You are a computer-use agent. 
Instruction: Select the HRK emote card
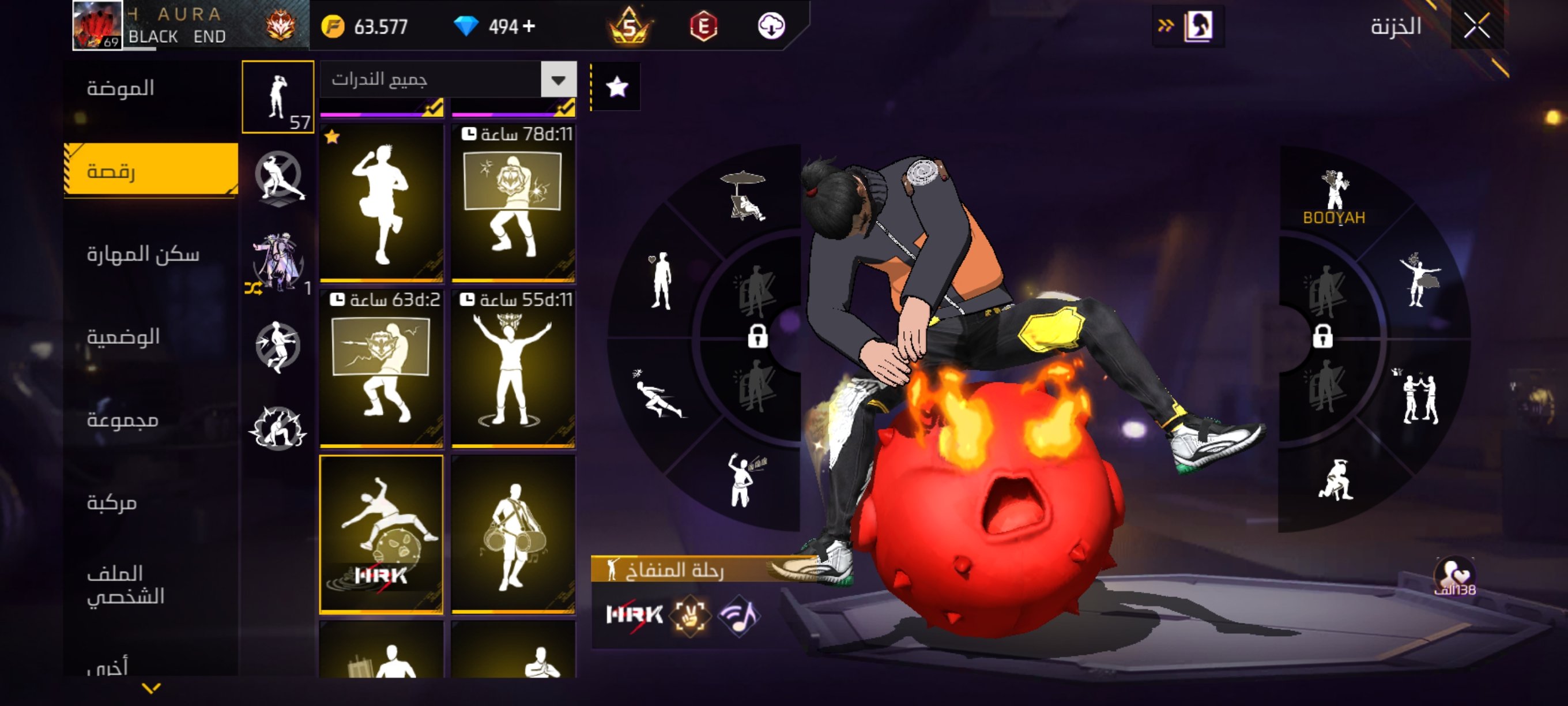click(x=382, y=534)
